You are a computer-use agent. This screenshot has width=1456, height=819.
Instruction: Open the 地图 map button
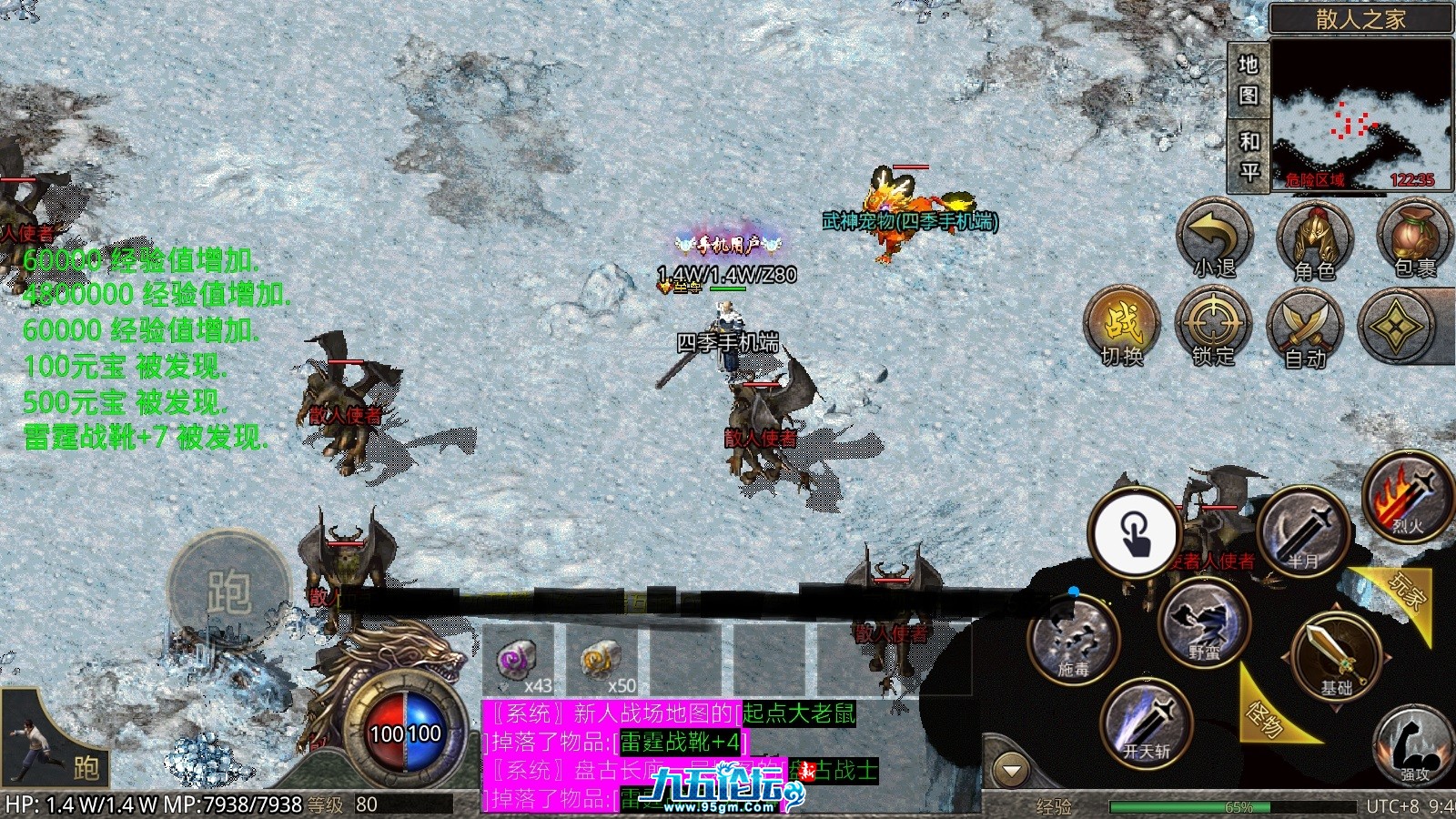pos(1249,79)
